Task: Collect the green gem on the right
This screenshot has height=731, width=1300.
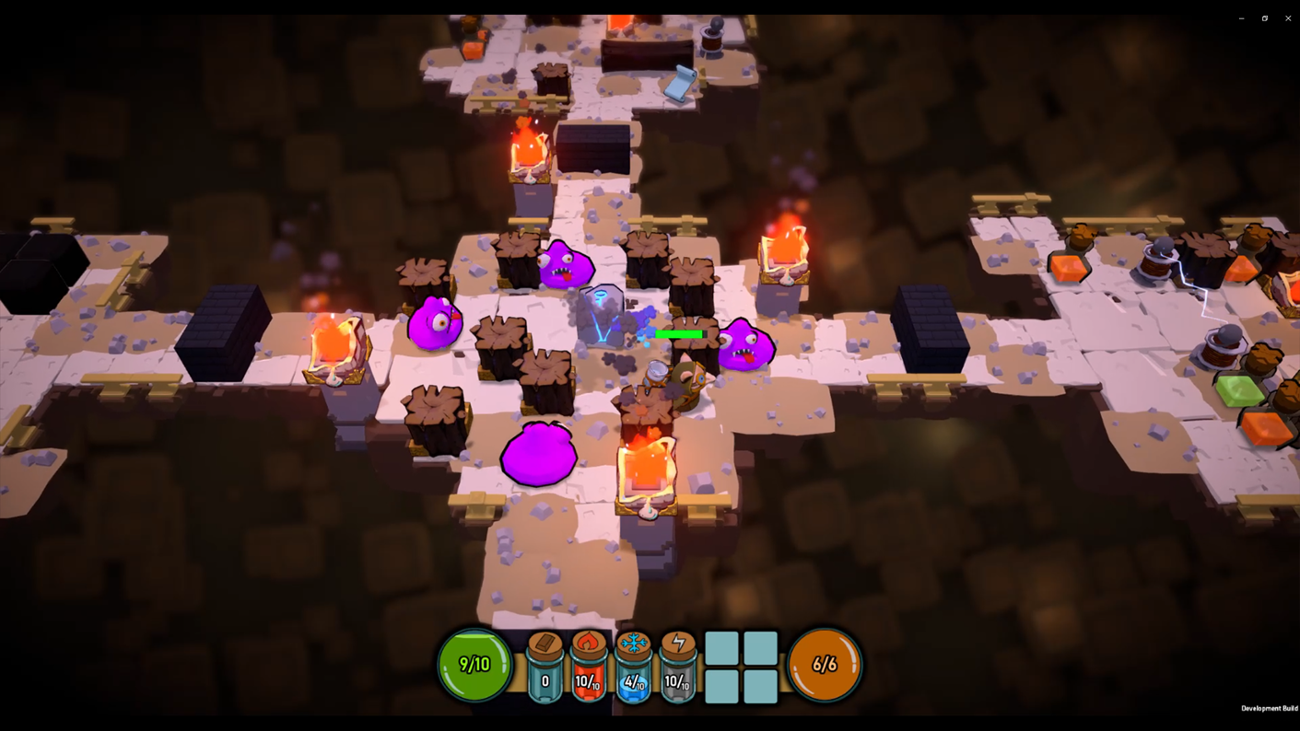Action: click(x=1238, y=391)
